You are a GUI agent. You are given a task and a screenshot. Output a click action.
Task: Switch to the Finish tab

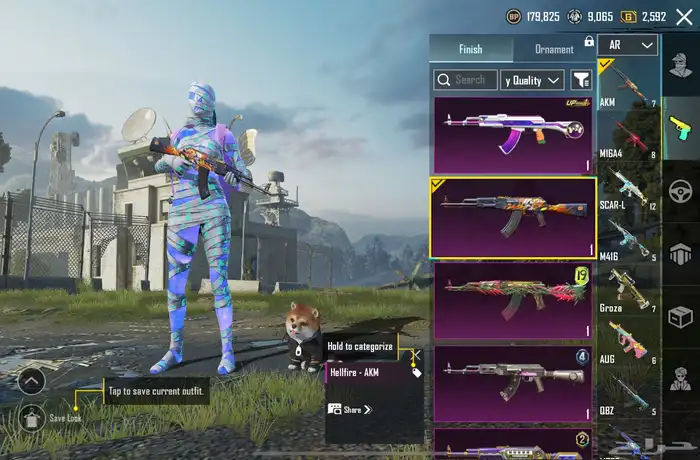click(470, 49)
